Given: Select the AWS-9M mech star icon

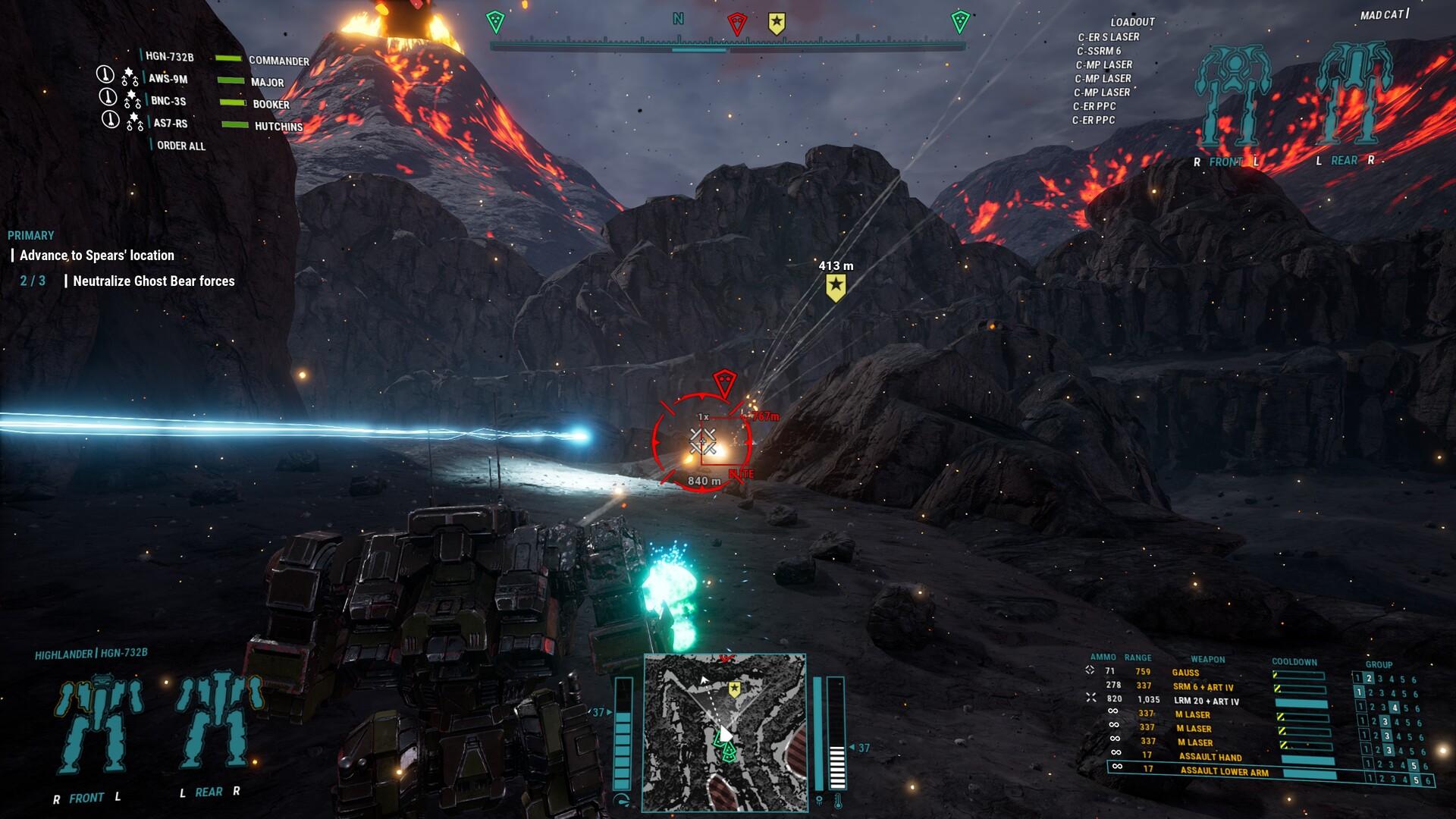Looking at the screenshot, I should click(x=129, y=73).
